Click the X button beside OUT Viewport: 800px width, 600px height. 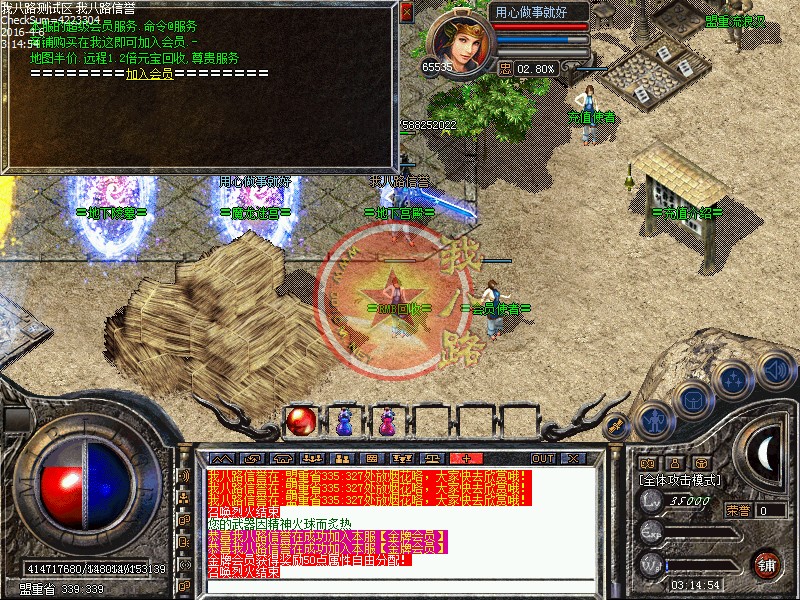[x=572, y=458]
